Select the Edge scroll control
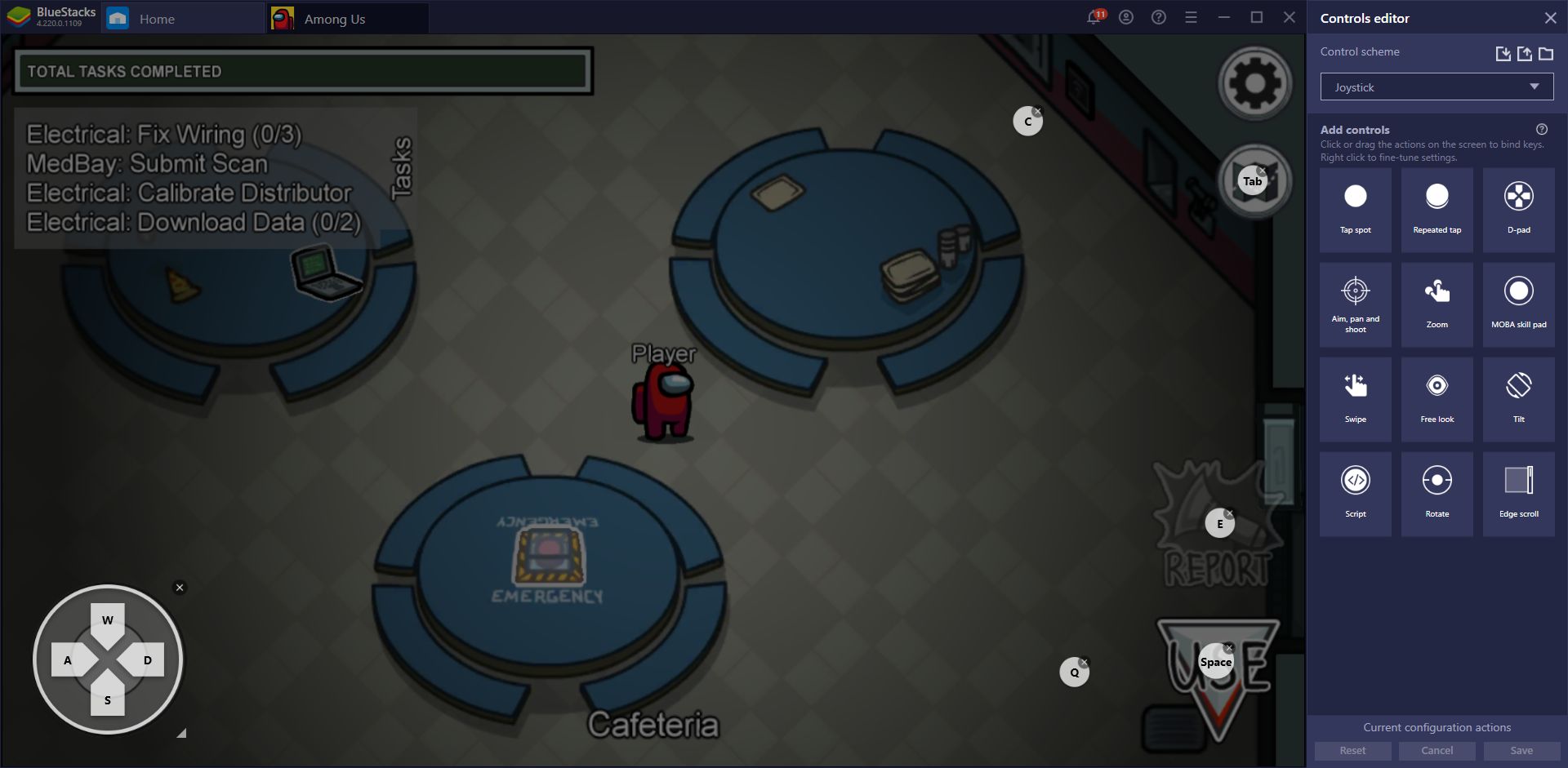The width and height of the screenshot is (1568, 768). 1519,493
